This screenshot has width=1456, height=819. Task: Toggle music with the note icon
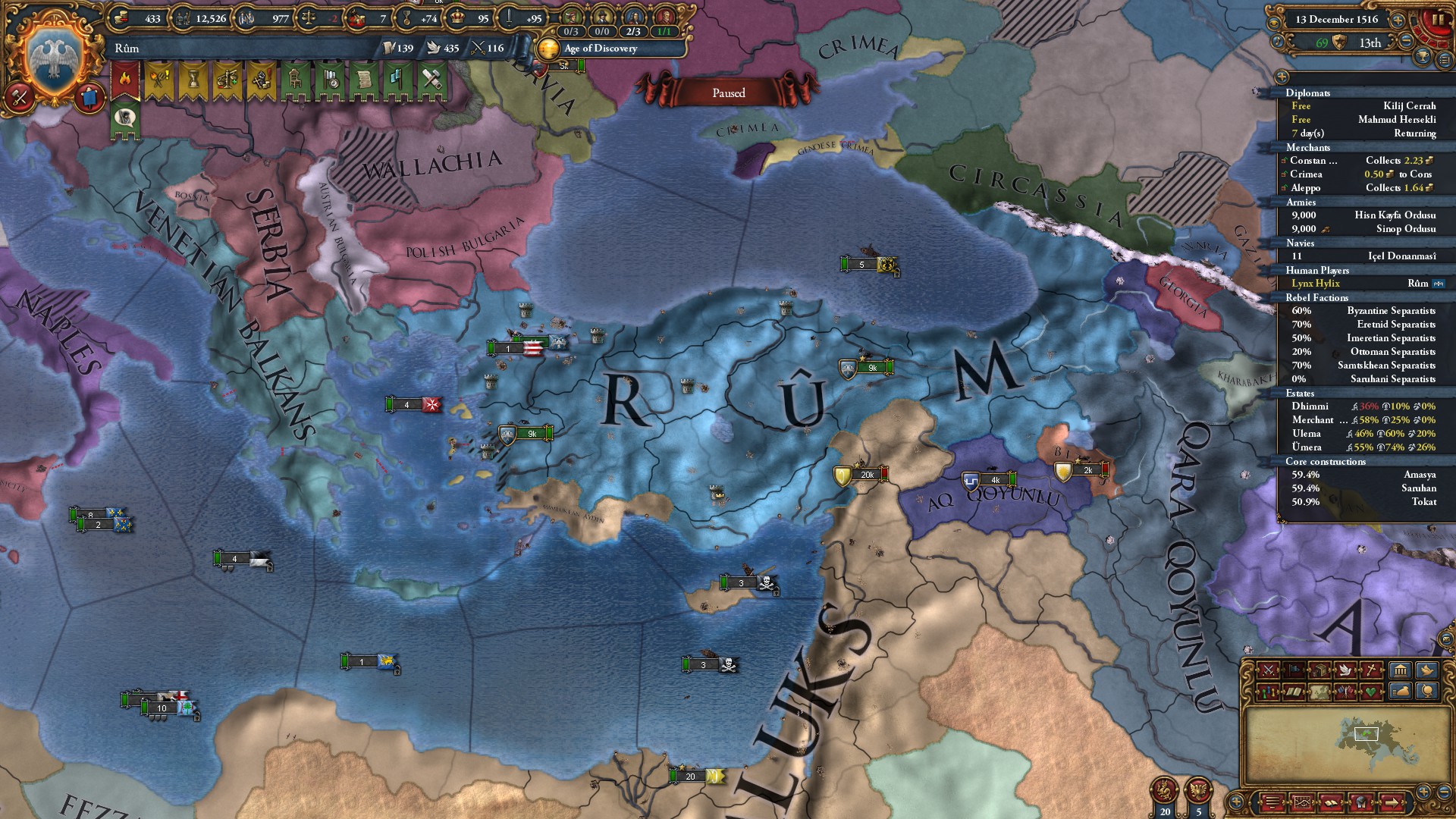(1277, 42)
